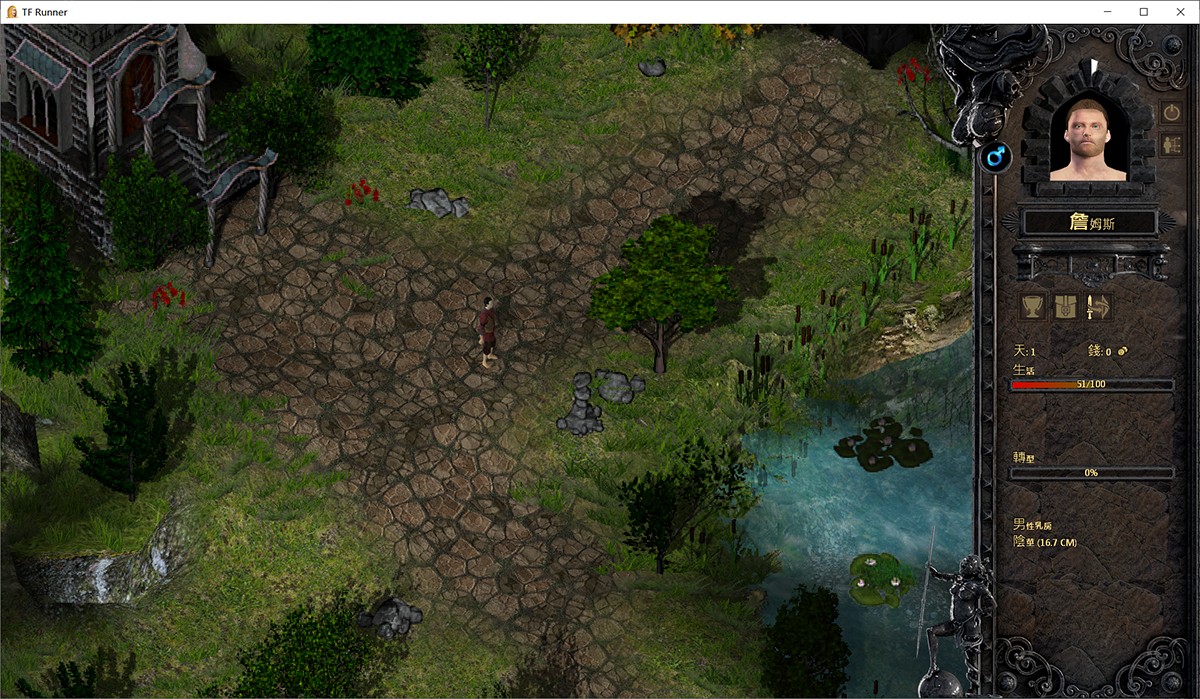Viewport: 1200px width, 699px height.
Task: Open the character tree icon button
Action: (1171, 145)
